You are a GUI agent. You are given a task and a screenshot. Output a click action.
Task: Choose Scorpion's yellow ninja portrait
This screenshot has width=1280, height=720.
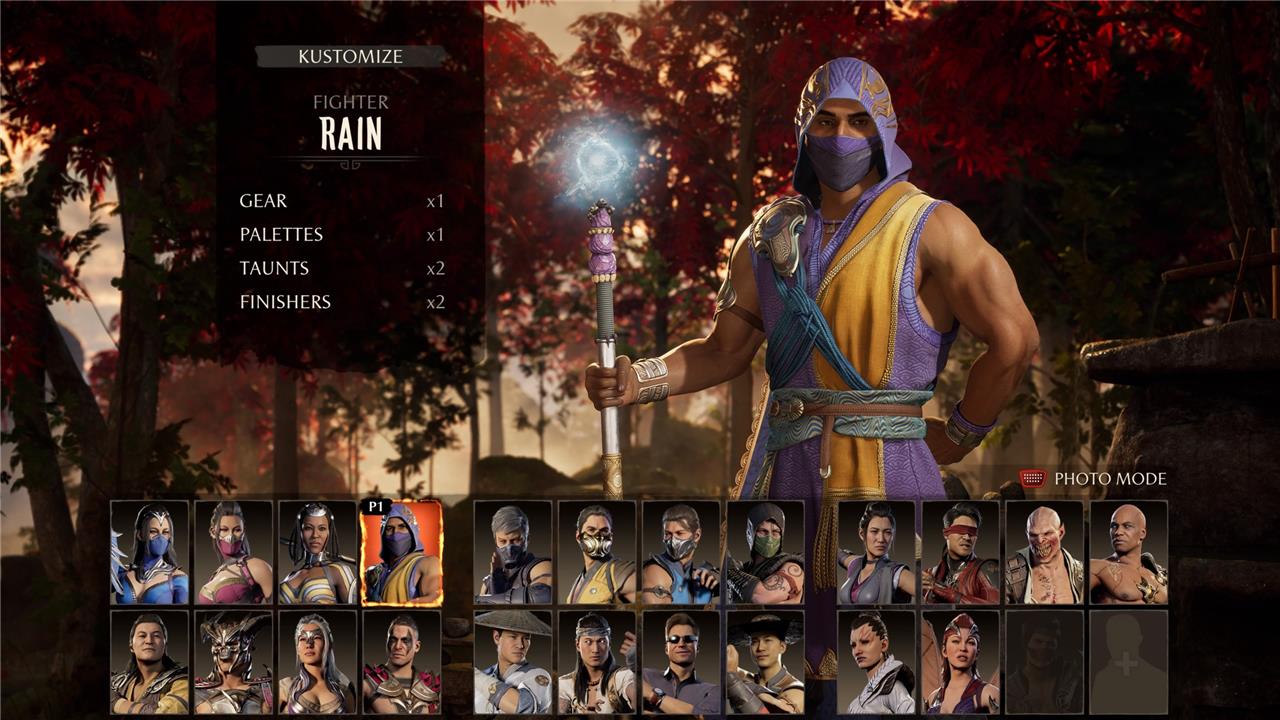pyautogui.click(x=597, y=552)
